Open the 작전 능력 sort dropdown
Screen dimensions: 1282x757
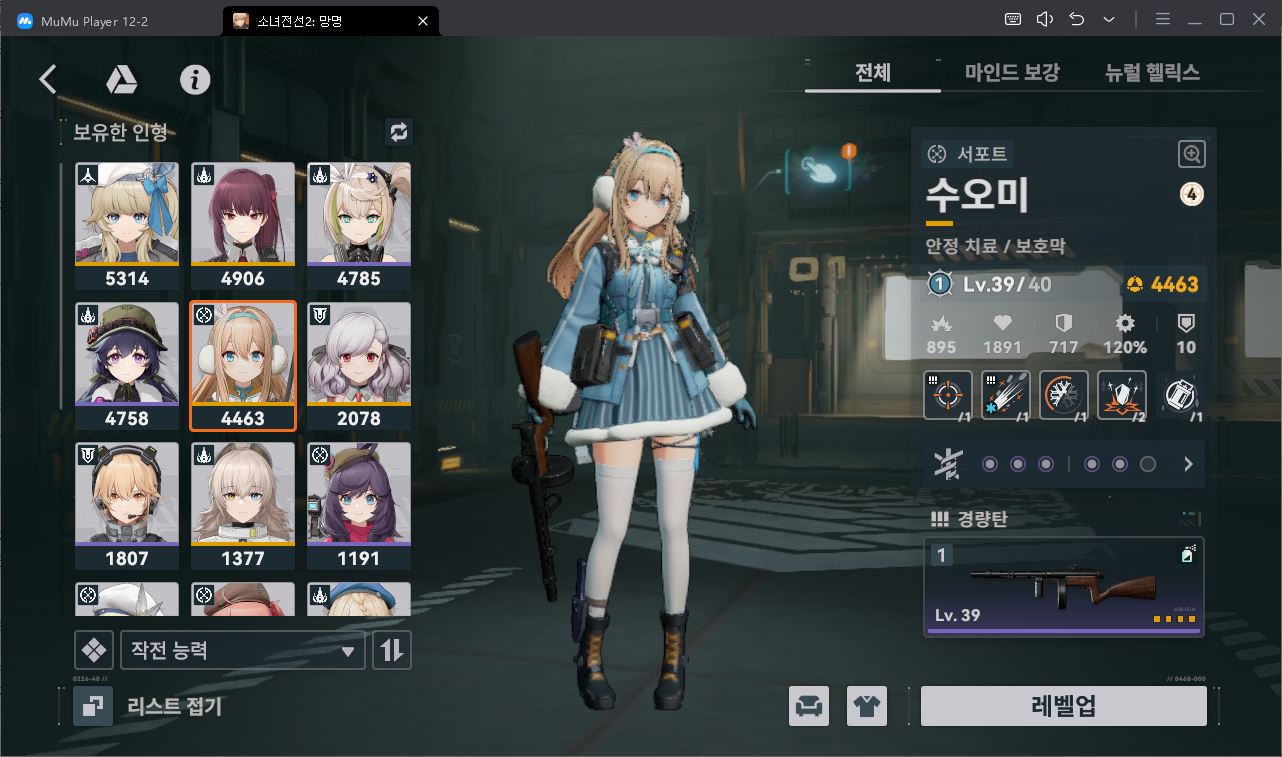[242, 650]
